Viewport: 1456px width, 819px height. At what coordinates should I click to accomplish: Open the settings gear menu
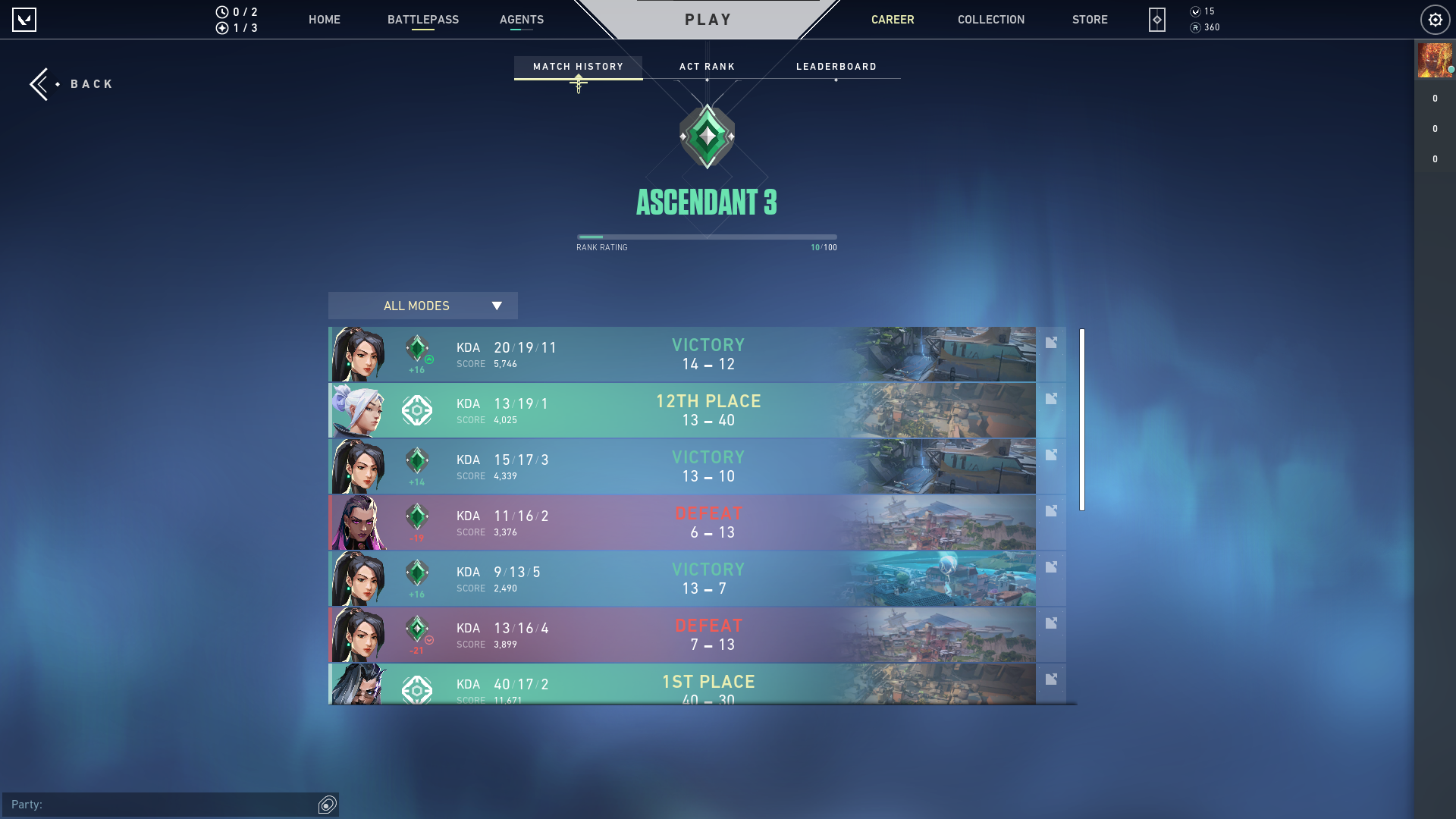(1435, 20)
